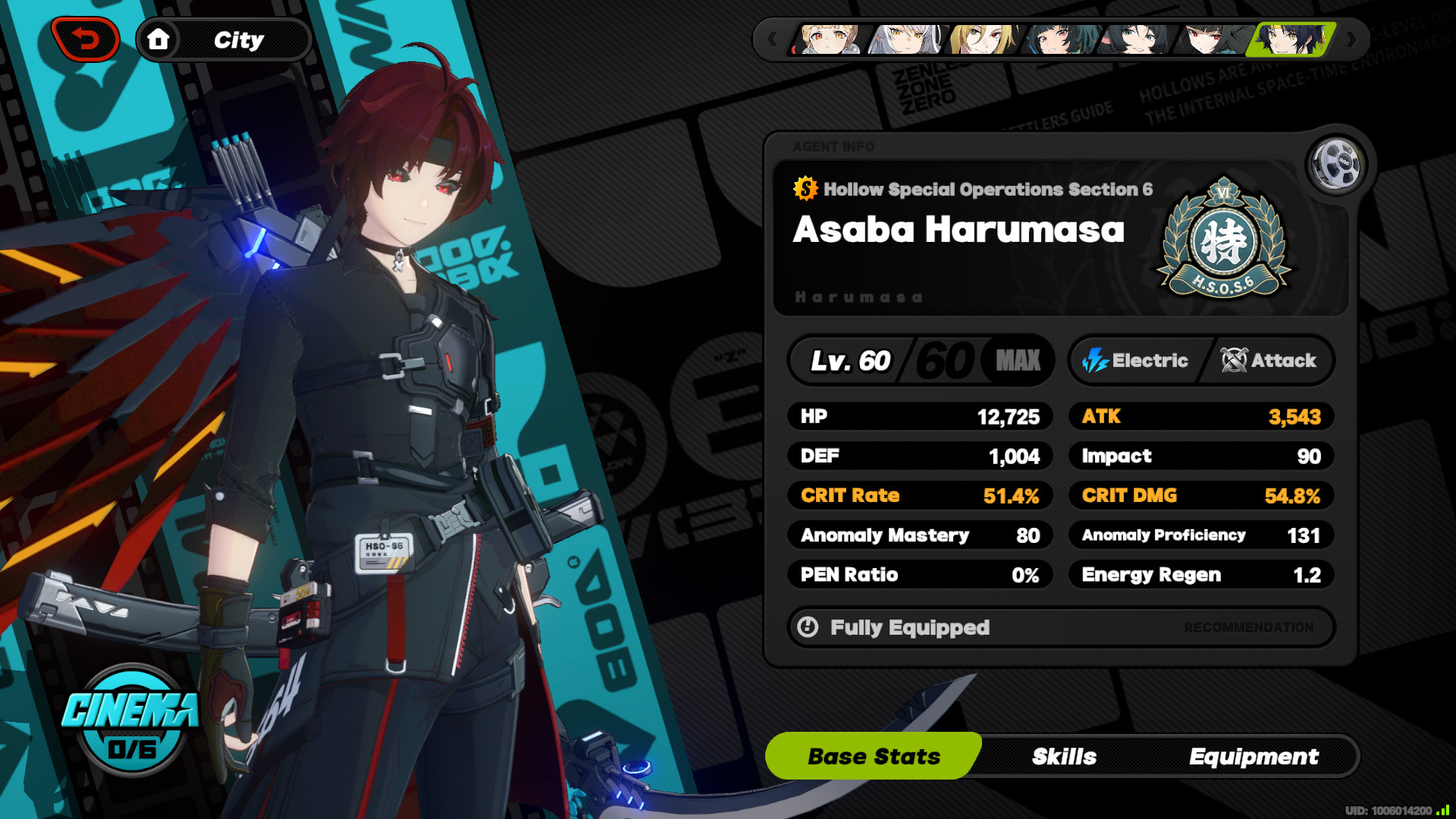This screenshot has width=1456, height=819.
Task: Select the home icon next to City
Action: pyautogui.click(x=160, y=39)
